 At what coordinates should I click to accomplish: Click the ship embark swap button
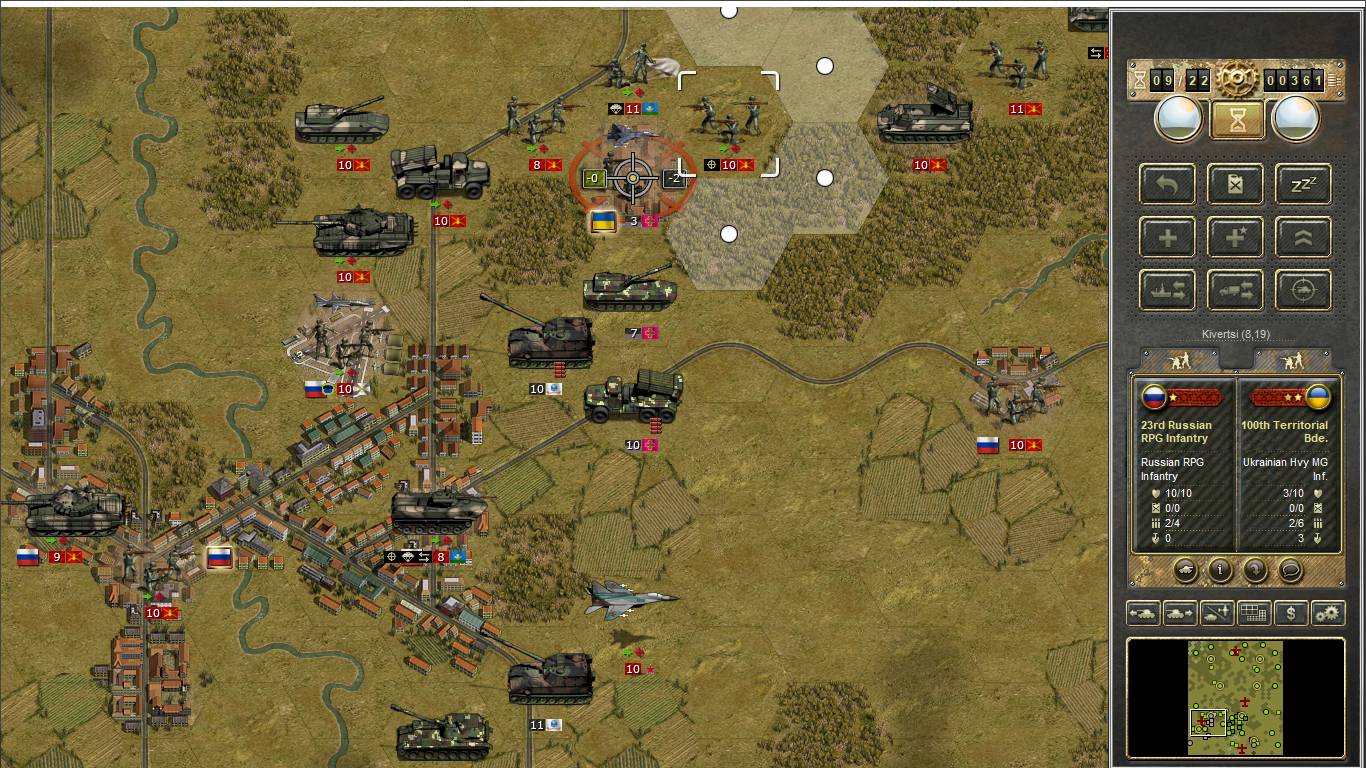pos(1168,291)
